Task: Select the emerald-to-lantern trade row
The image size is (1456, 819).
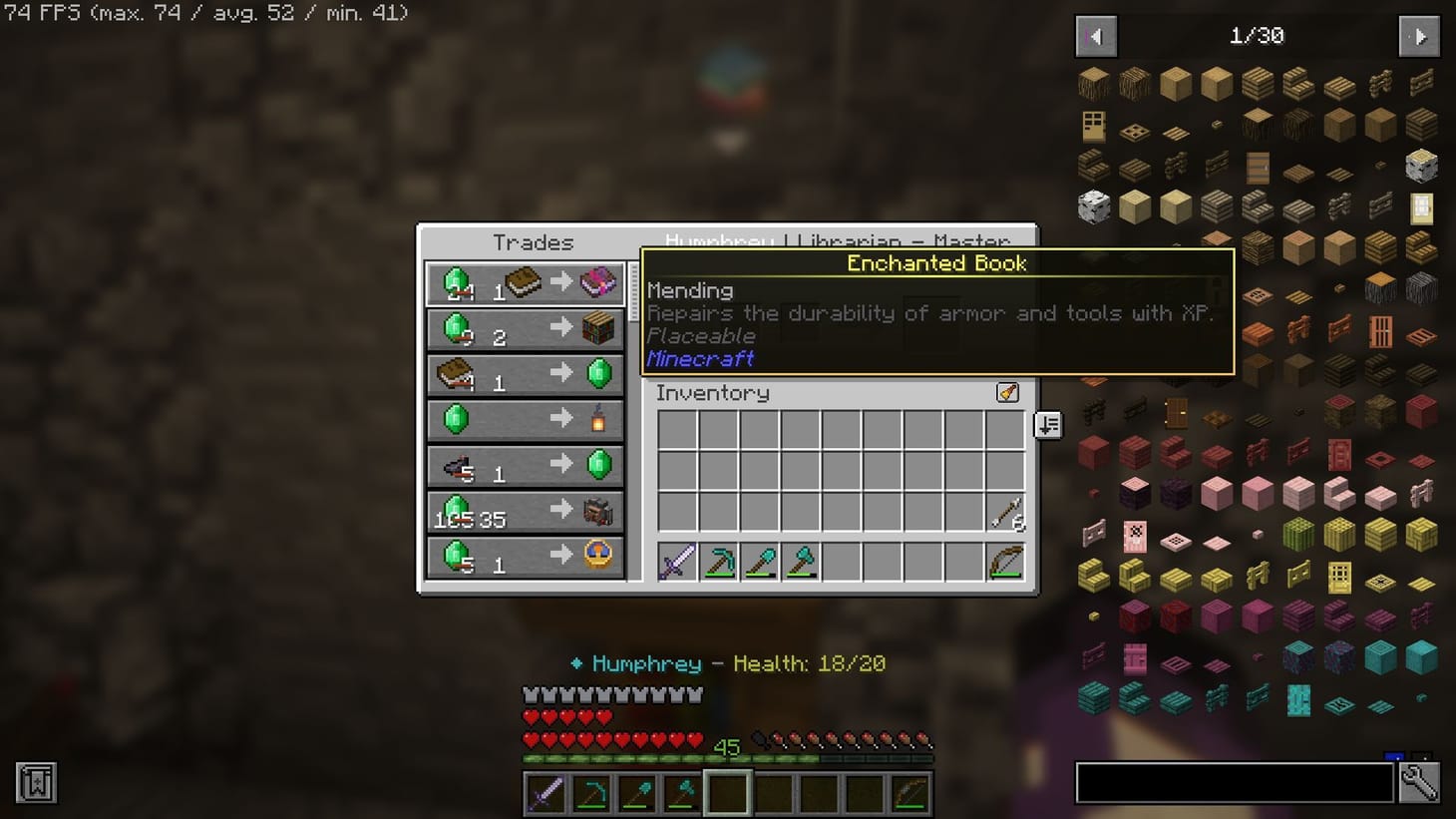Action: coord(526,419)
